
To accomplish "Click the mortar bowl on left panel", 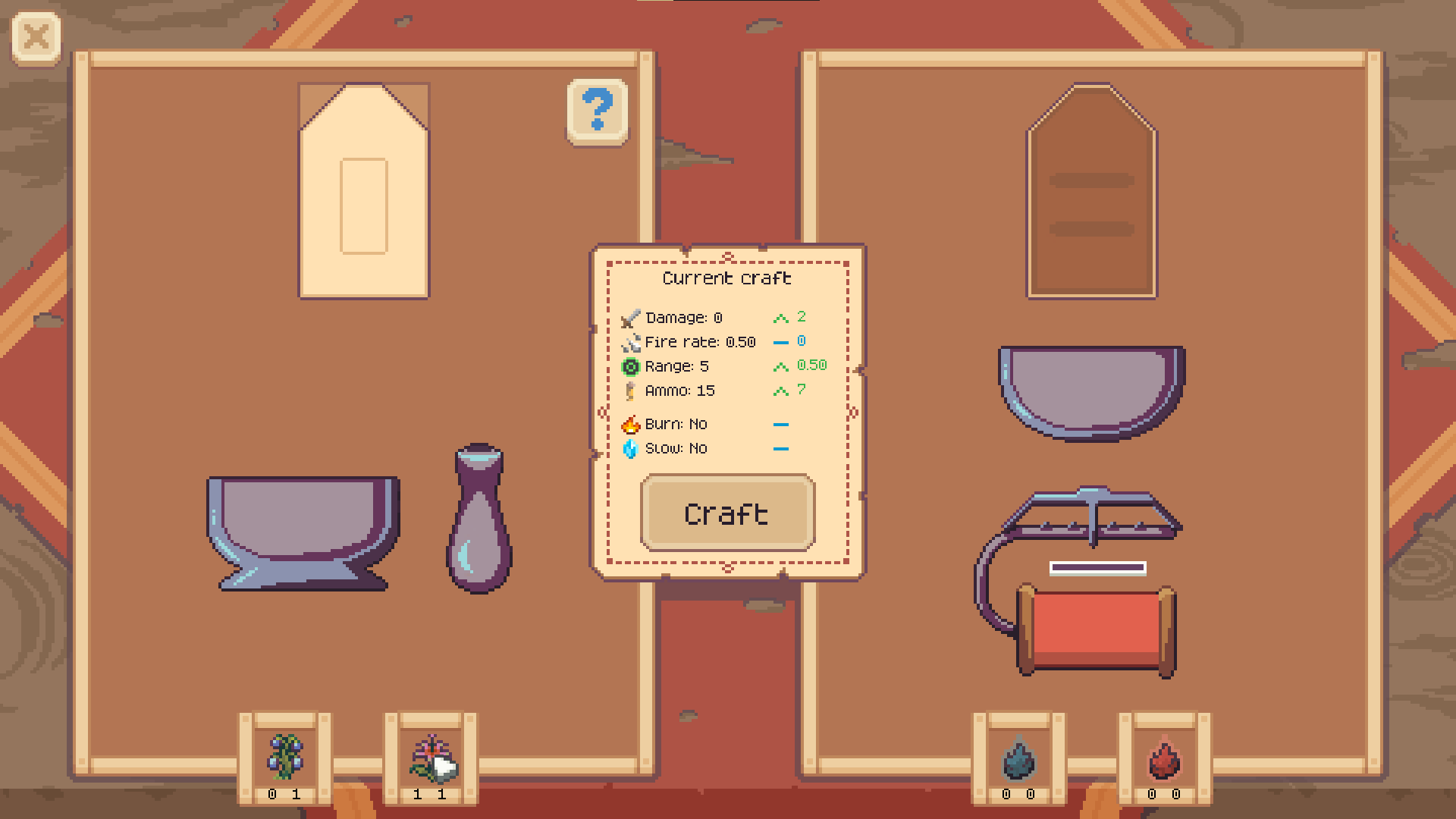I will 303,531.
